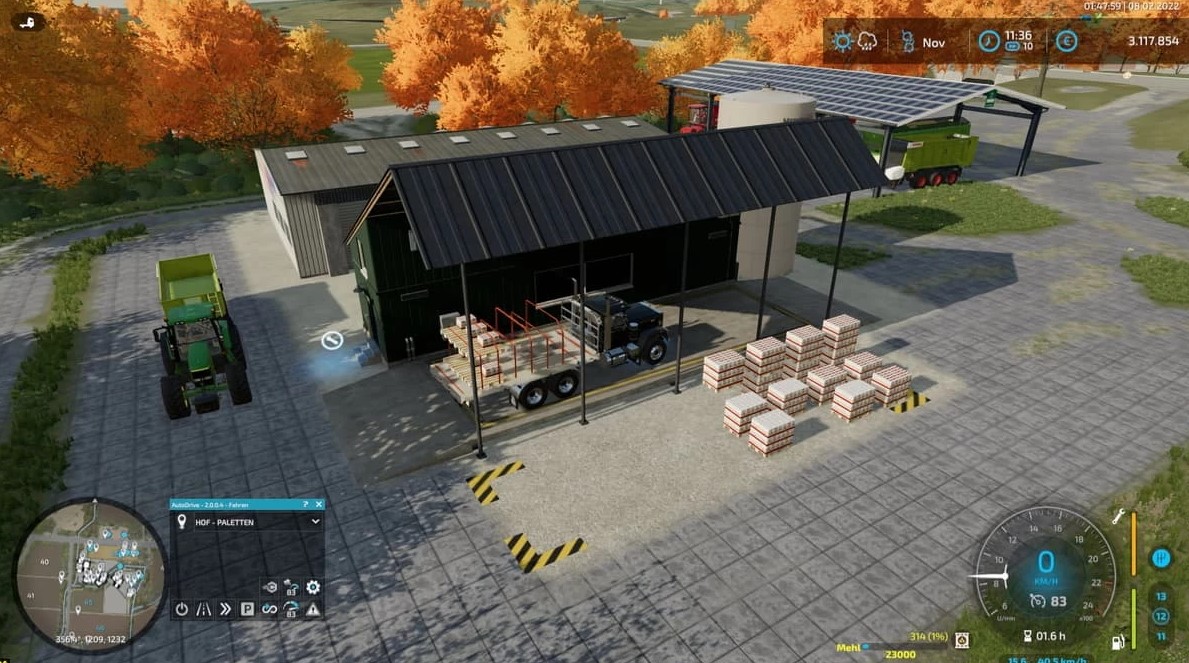This screenshot has height=663, width=1189.
Task: Click the road icon in AutoDrive
Action: tap(203, 608)
